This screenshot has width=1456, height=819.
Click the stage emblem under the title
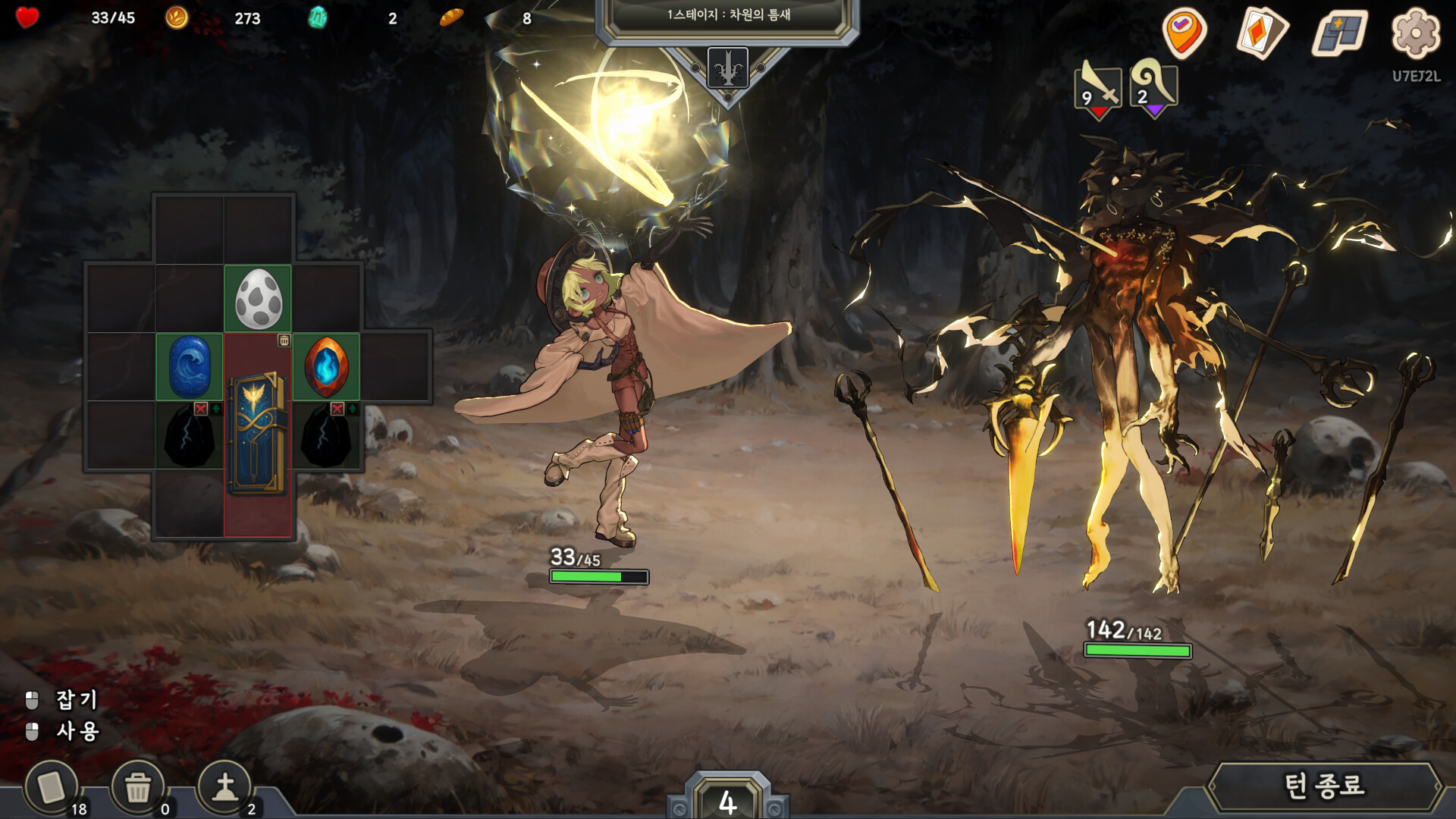coord(727,69)
